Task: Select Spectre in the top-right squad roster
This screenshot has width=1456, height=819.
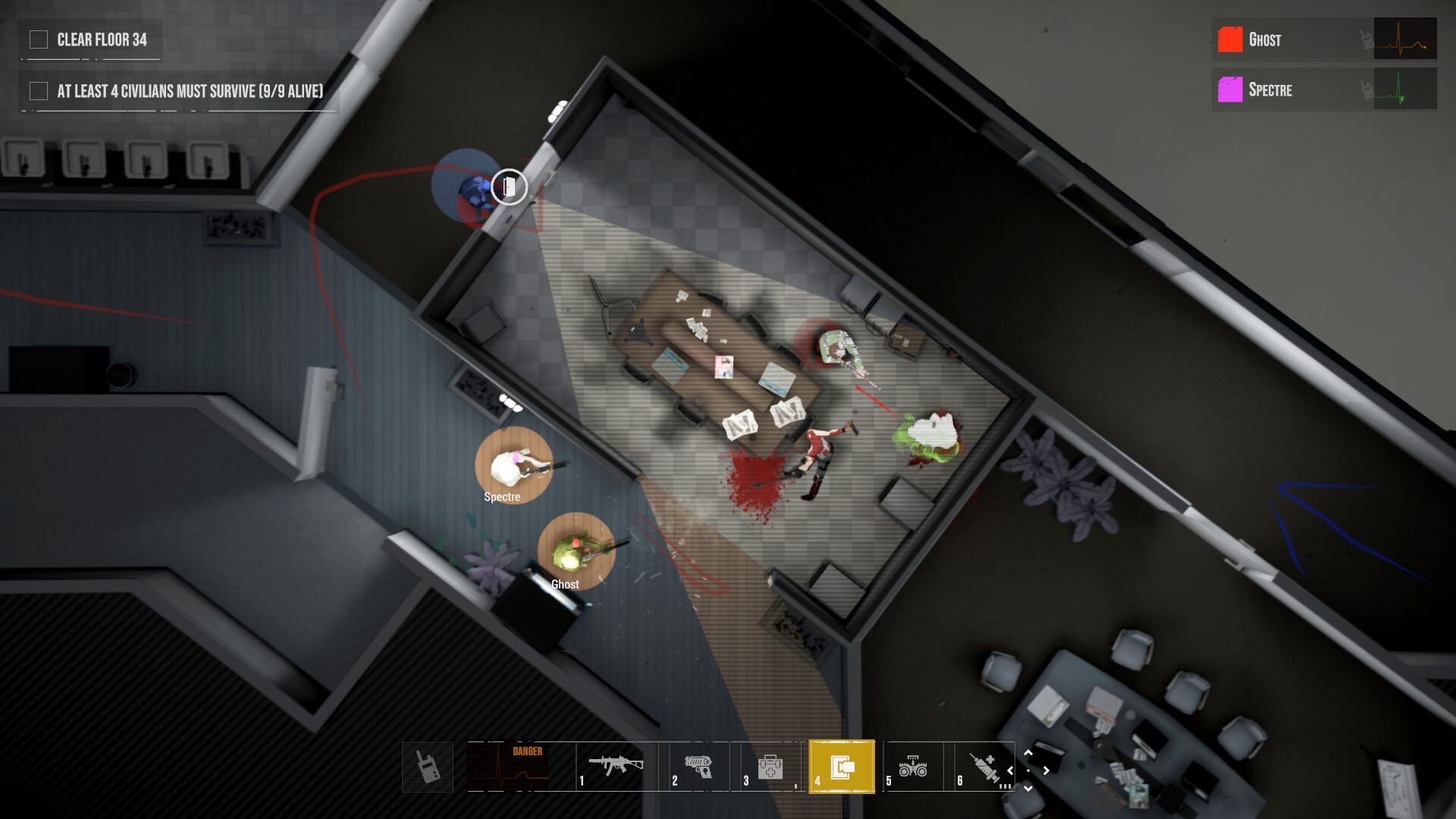Action: pyautogui.click(x=1270, y=90)
